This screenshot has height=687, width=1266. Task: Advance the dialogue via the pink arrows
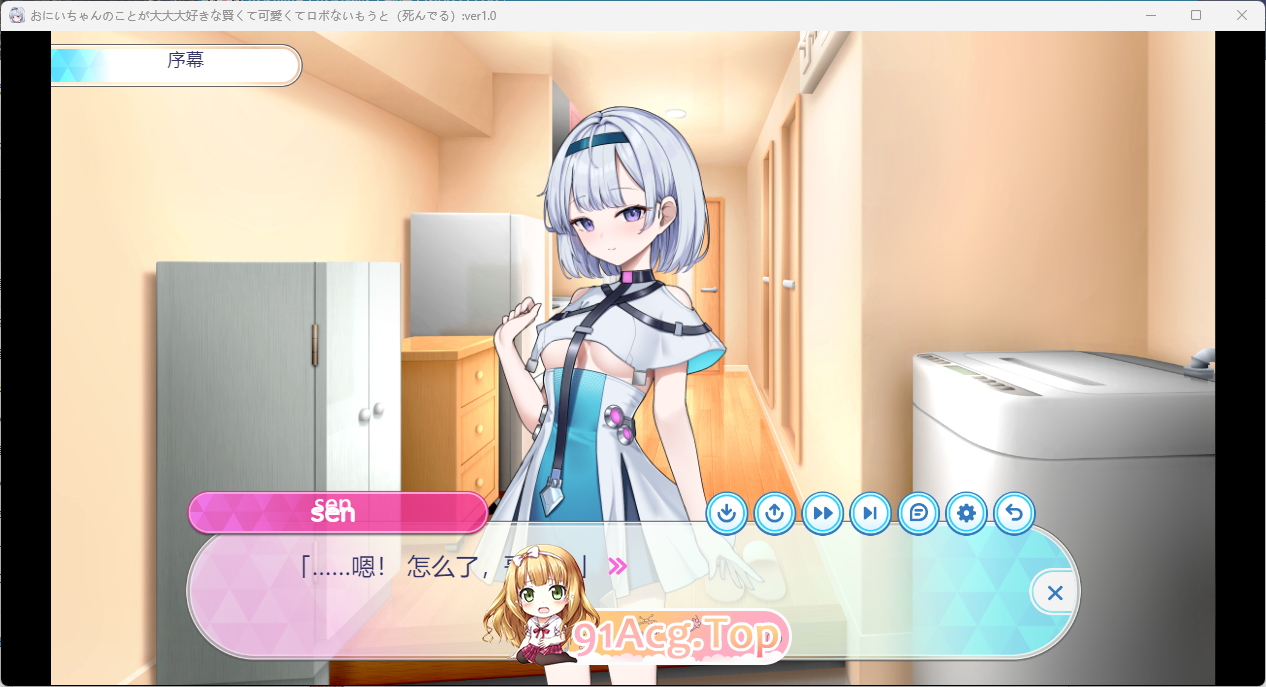pyautogui.click(x=618, y=567)
